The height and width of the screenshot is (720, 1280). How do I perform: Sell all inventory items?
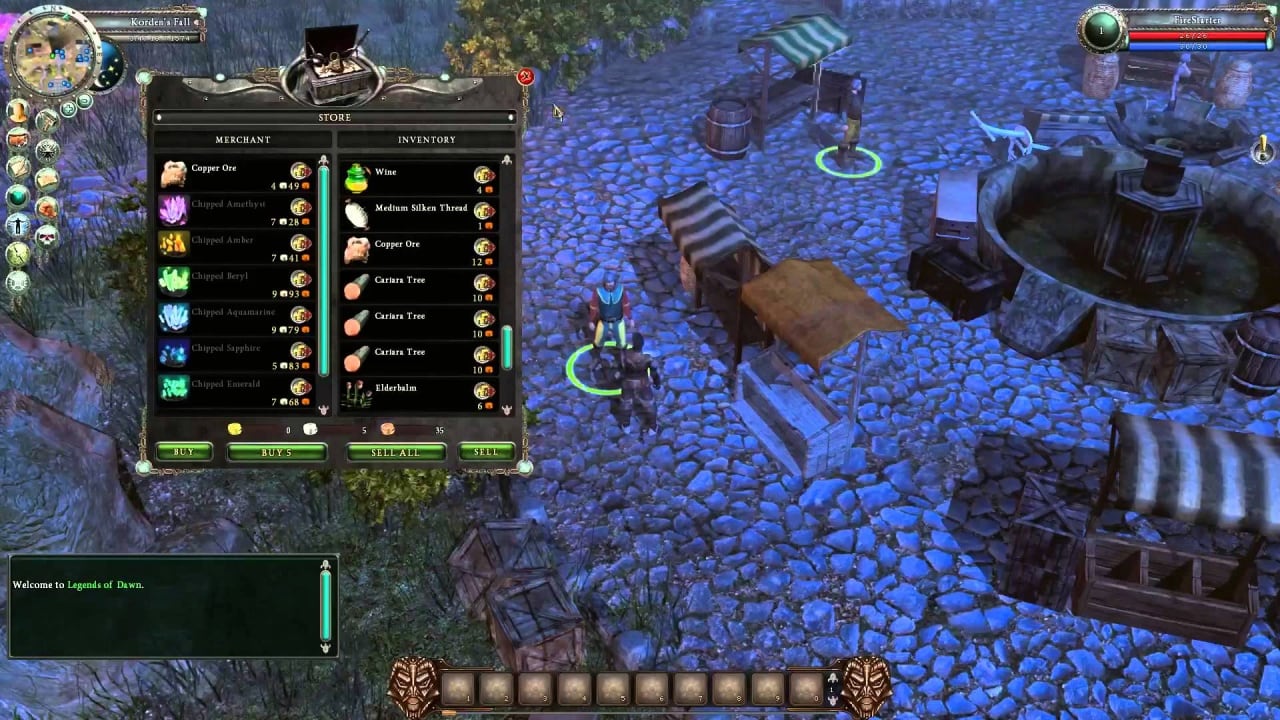tap(395, 452)
